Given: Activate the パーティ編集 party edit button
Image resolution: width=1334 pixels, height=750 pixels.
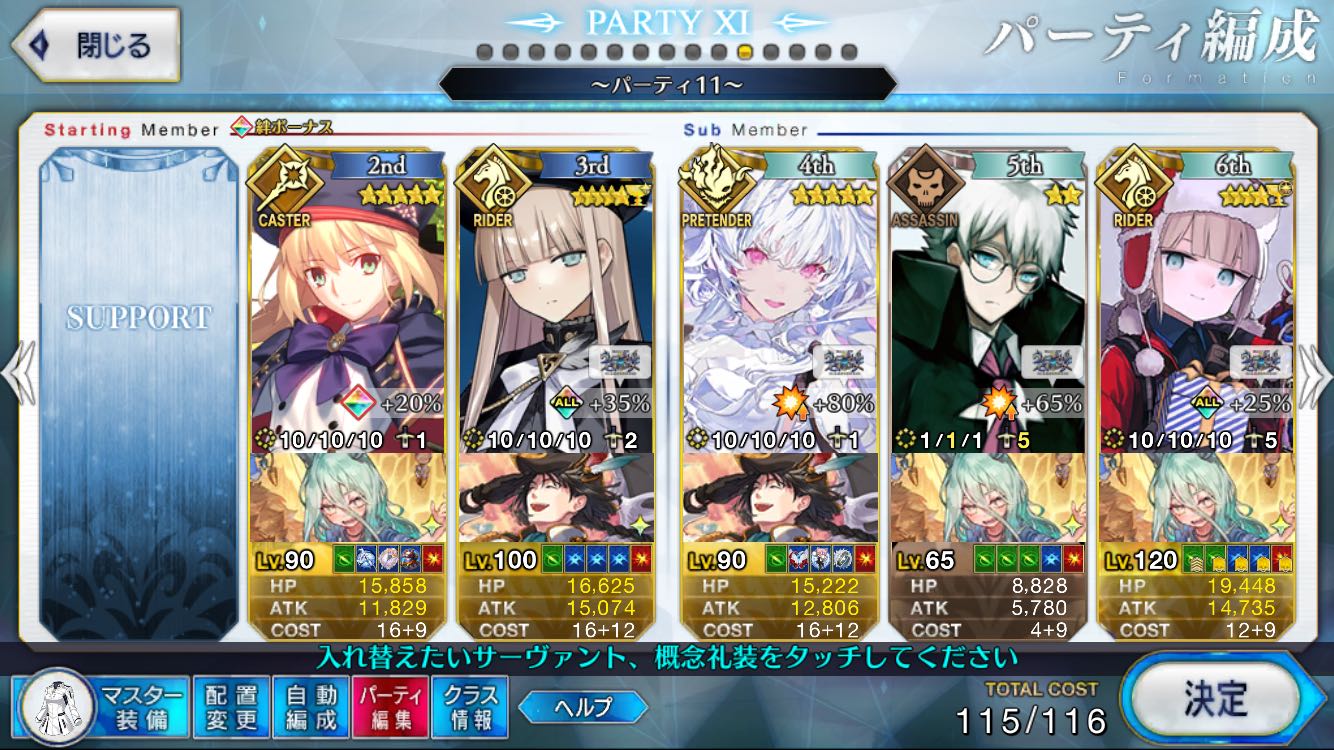Looking at the screenshot, I should click(x=391, y=706).
